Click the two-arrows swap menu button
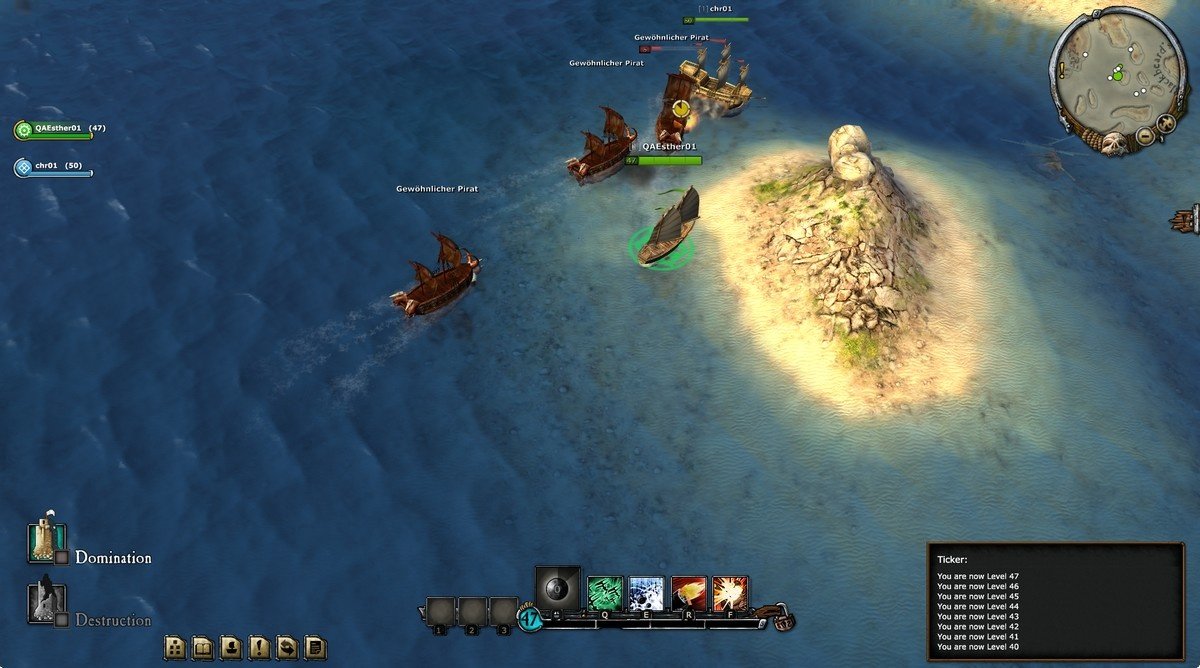This screenshot has width=1200, height=668. pos(286,647)
